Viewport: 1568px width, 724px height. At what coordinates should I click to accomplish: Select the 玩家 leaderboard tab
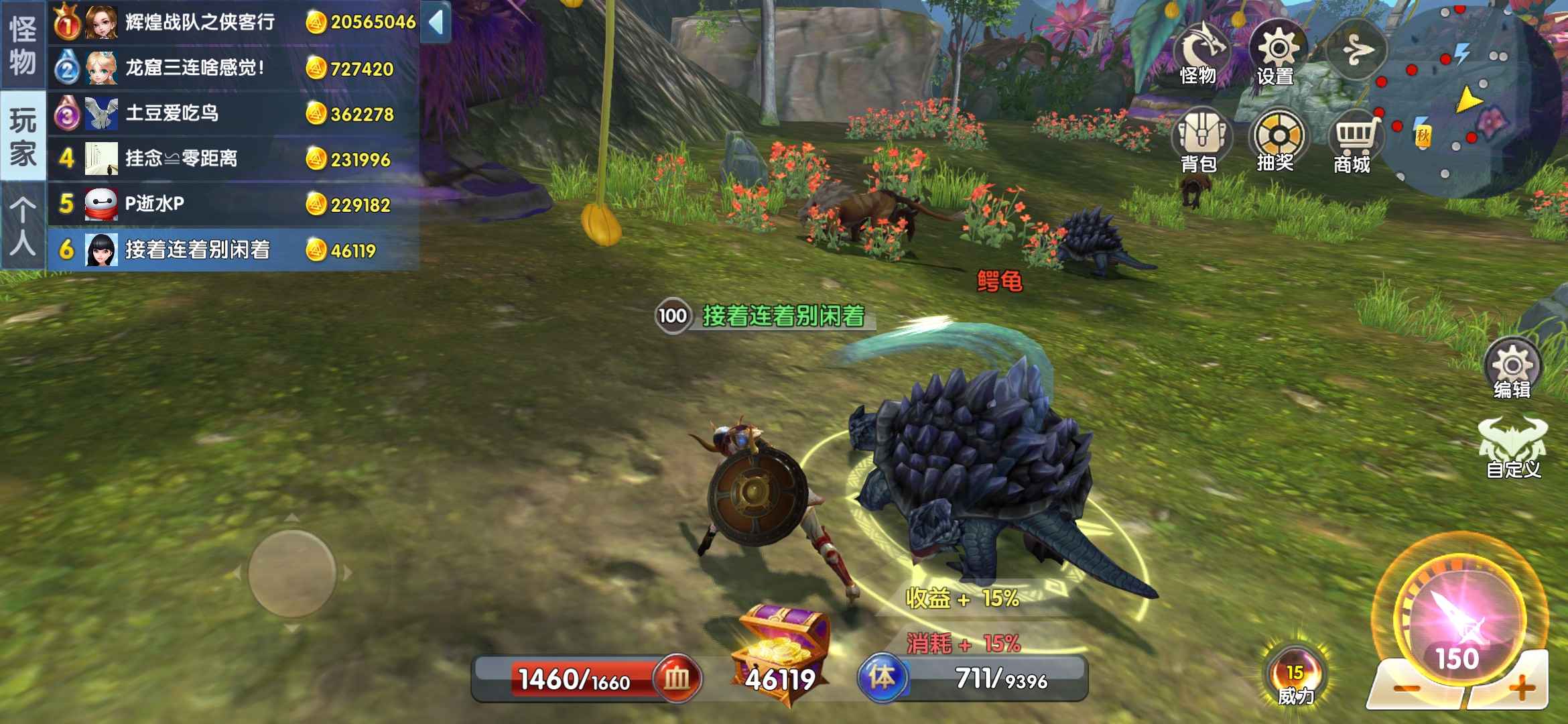(23, 136)
